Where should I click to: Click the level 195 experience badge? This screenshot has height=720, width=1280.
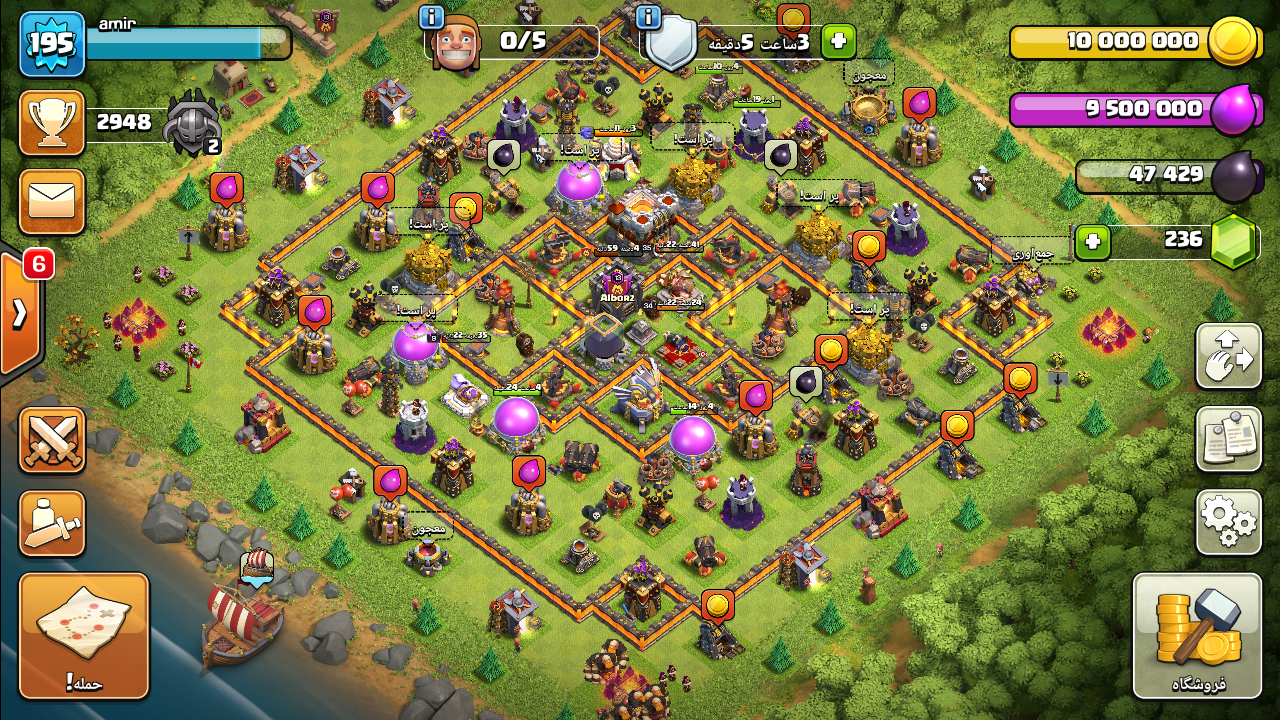pos(52,44)
